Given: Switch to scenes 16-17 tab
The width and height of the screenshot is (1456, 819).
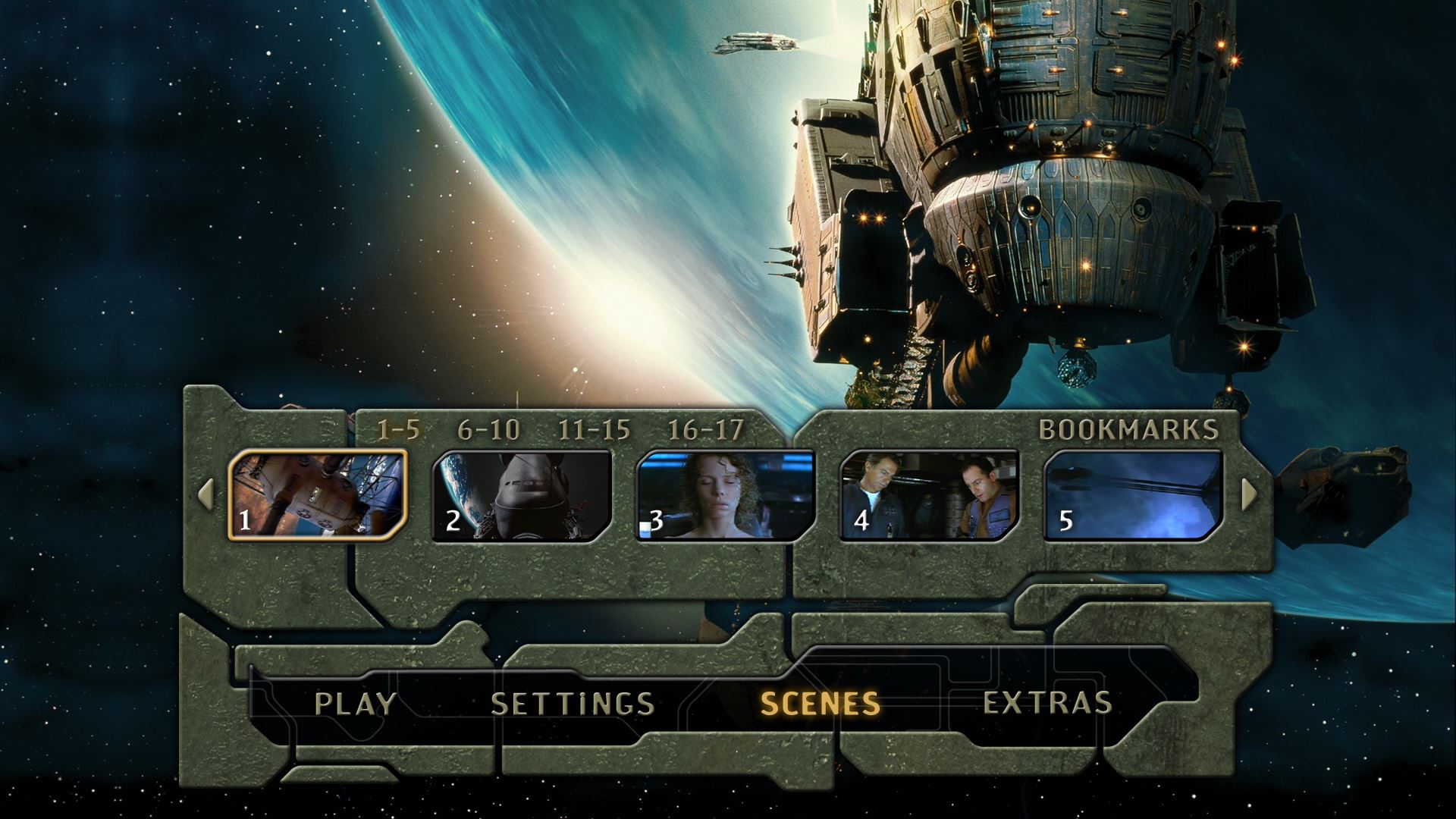Looking at the screenshot, I should 705,430.
